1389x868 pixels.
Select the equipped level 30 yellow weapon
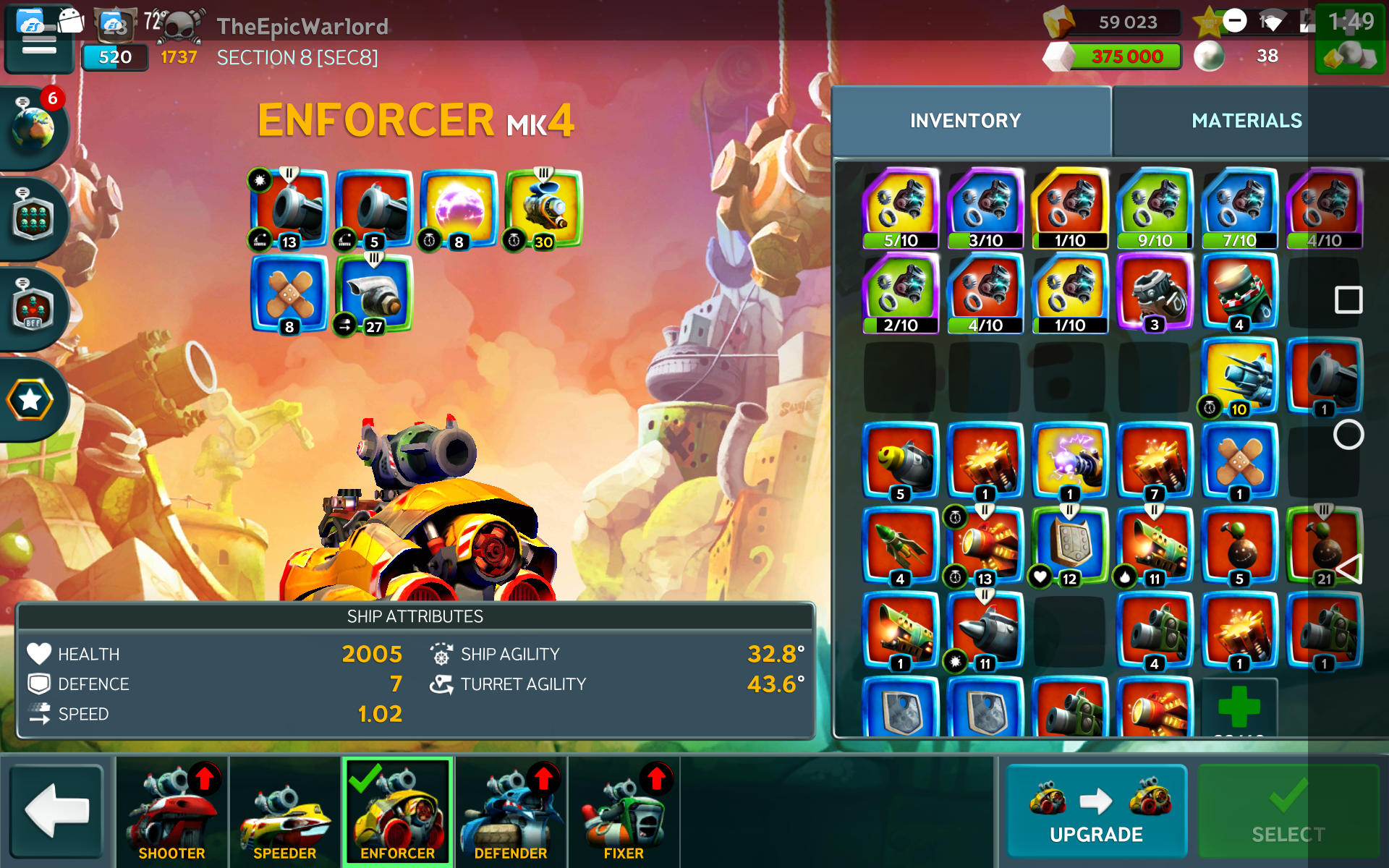tap(543, 210)
